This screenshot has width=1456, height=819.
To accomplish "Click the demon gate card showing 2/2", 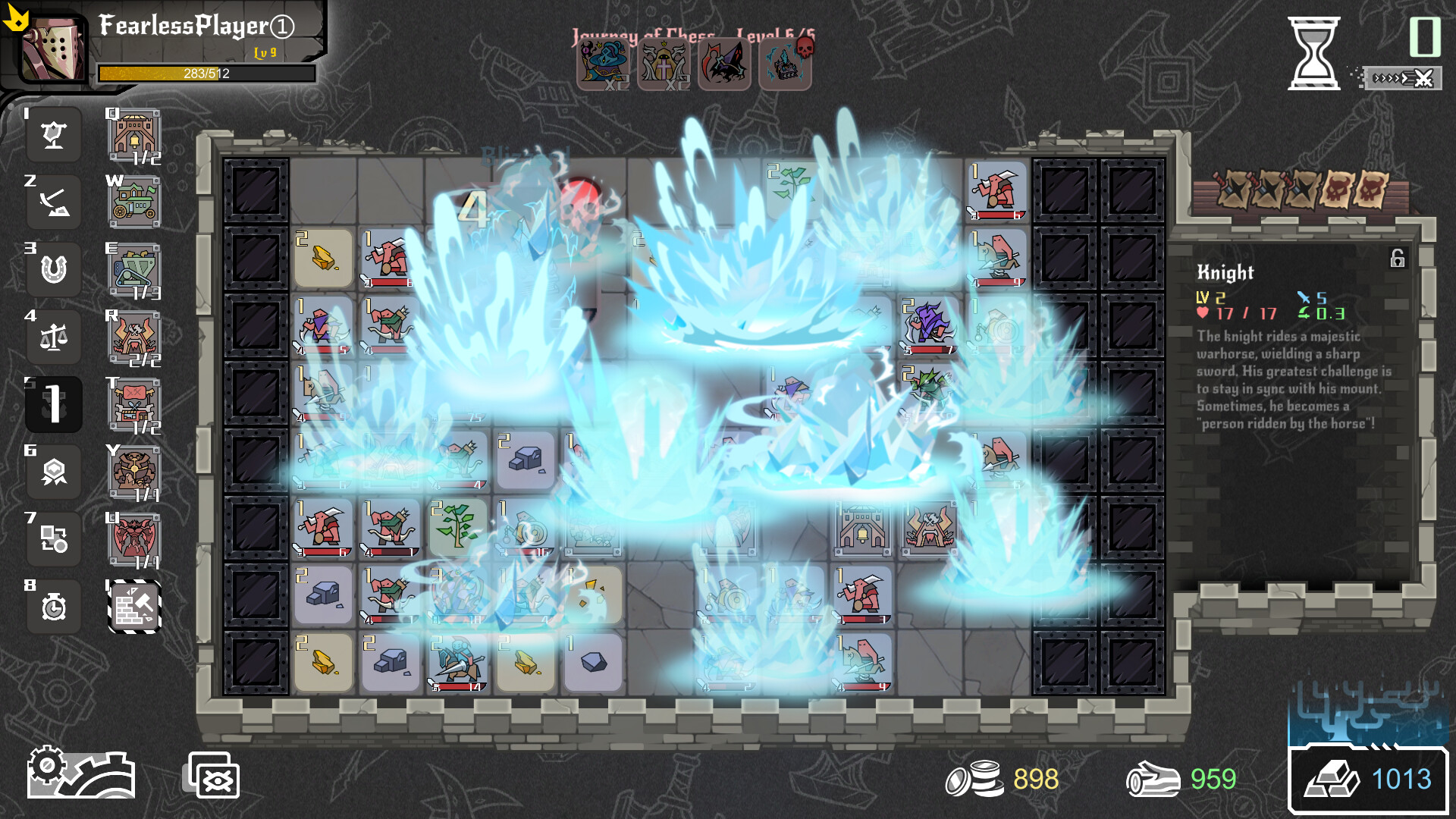I will [133, 337].
